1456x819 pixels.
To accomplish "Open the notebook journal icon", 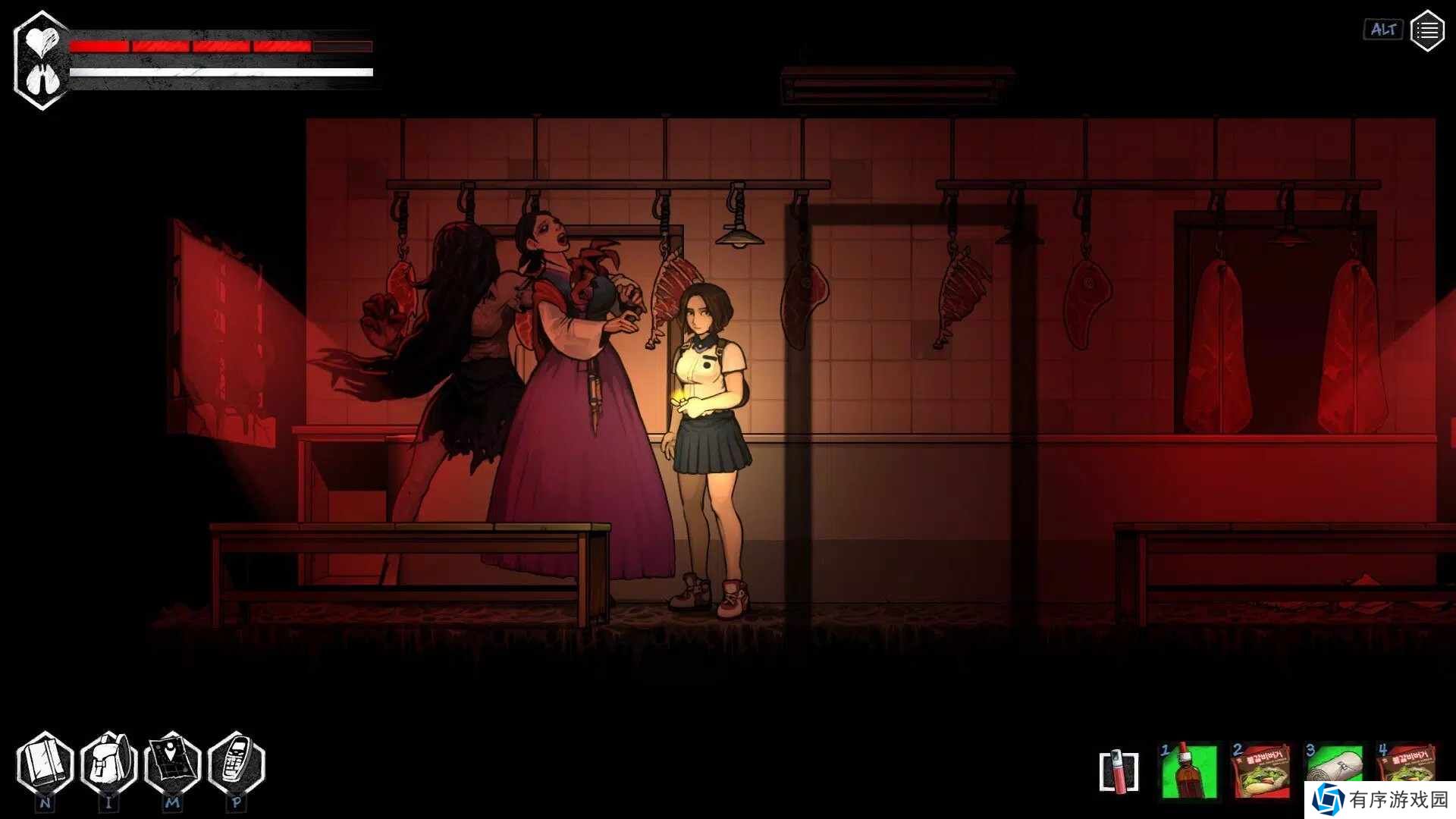I will (x=45, y=764).
